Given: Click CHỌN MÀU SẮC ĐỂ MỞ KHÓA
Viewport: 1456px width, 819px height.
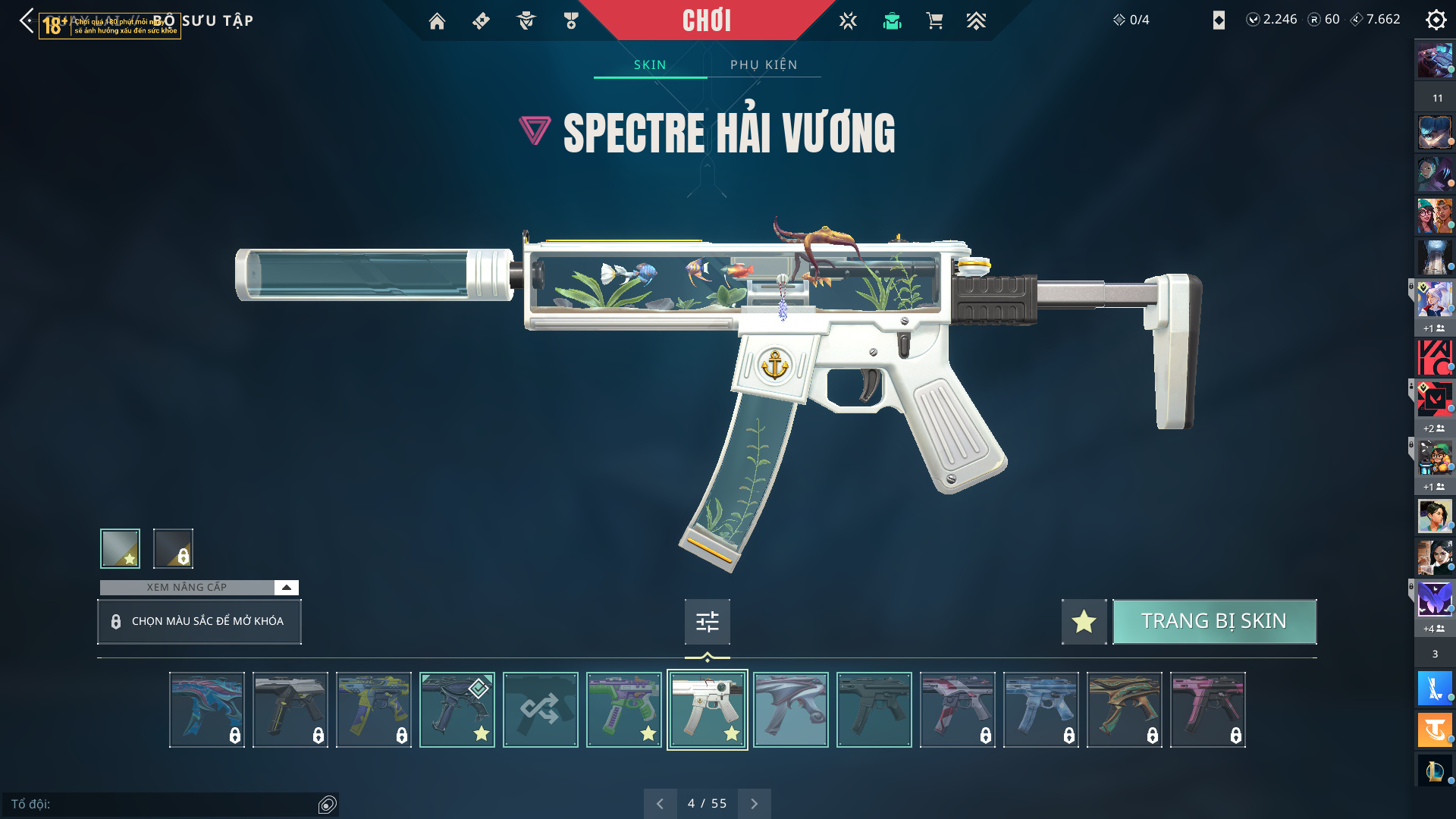Looking at the screenshot, I should [199, 622].
